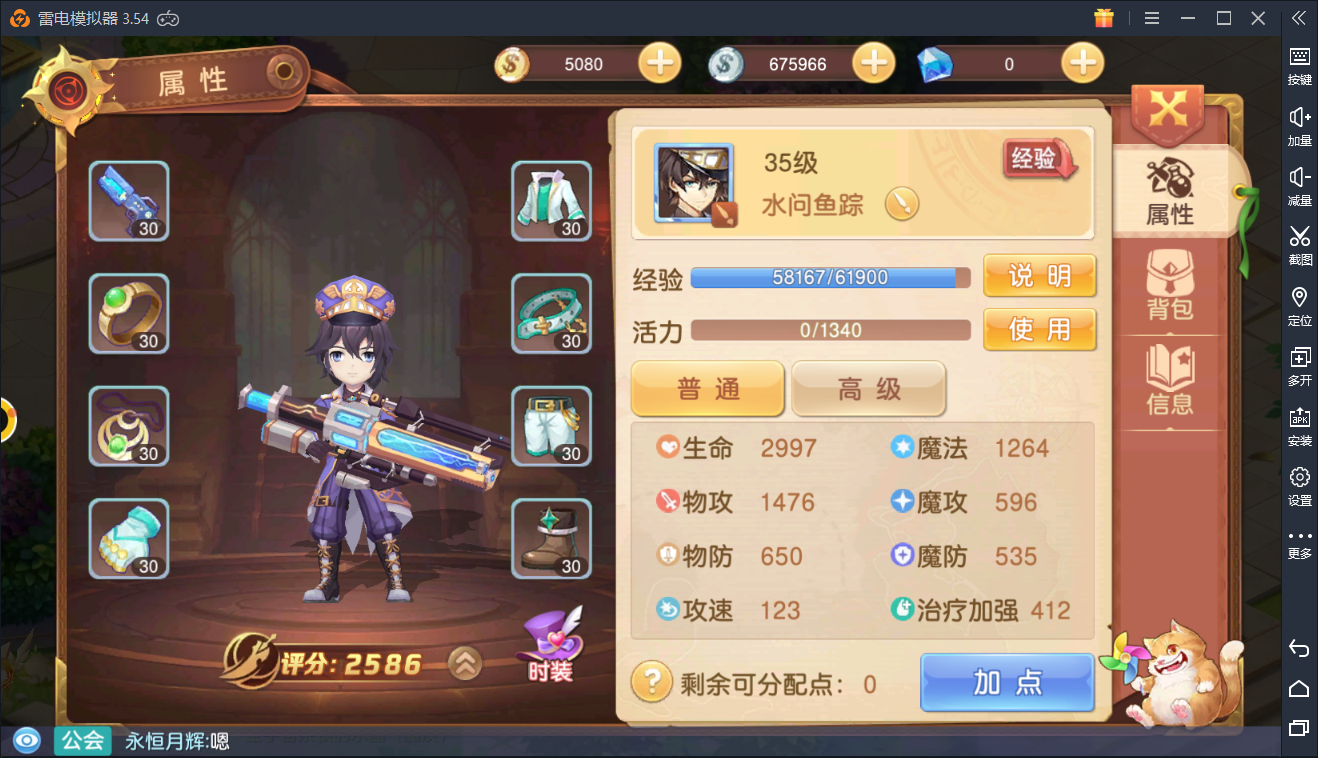The height and width of the screenshot is (758, 1318).
Task: Add gold coins with the plus button
Action: [x=659, y=64]
